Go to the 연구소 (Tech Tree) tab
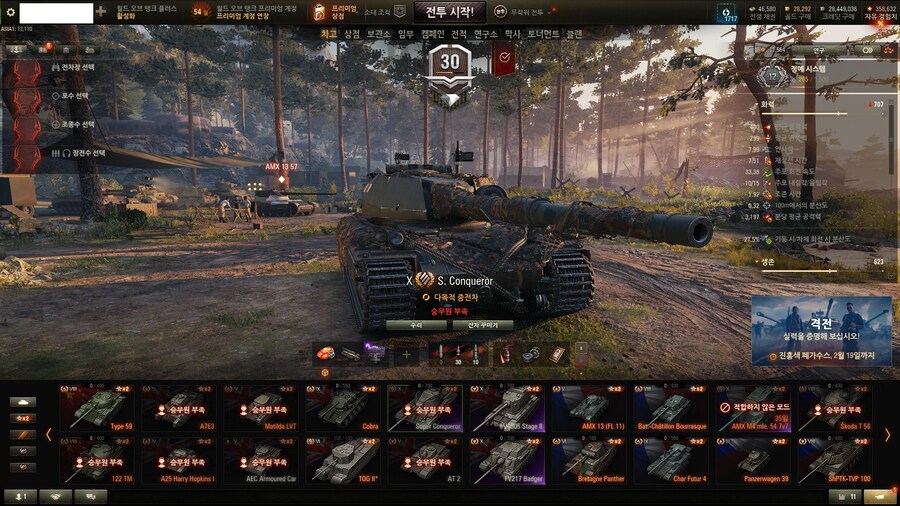This screenshot has width=900, height=506. [485, 34]
